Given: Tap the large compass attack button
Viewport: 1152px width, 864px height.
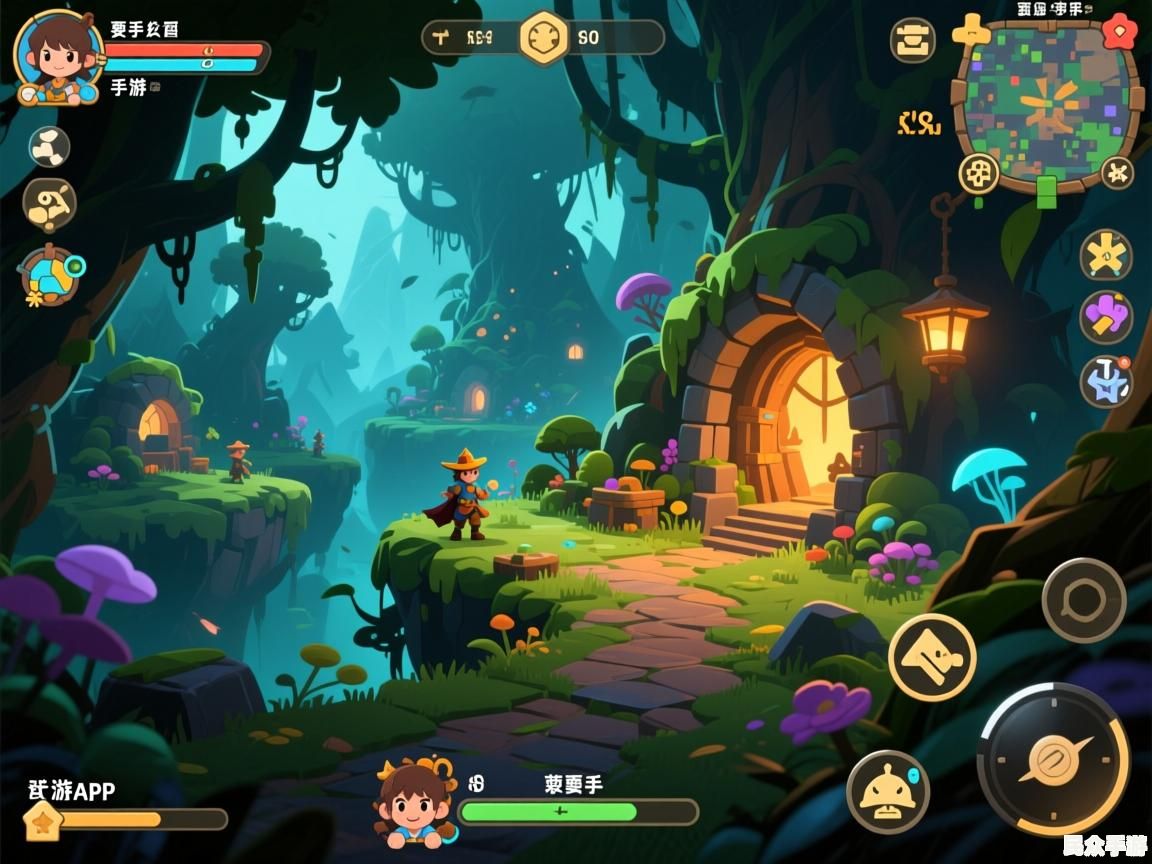Looking at the screenshot, I should point(1053,758).
